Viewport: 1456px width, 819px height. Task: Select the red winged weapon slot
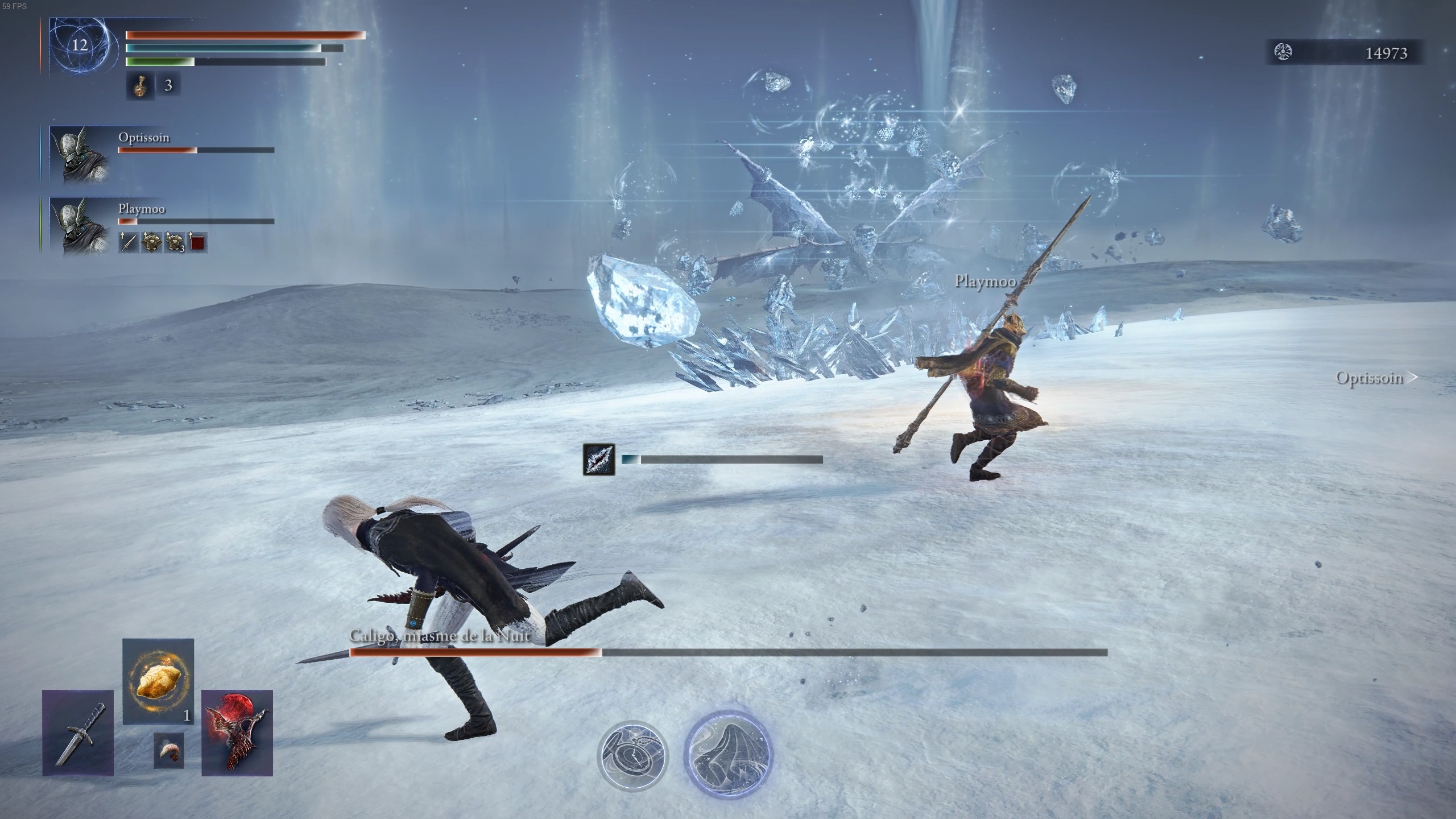tap(237, 733)
